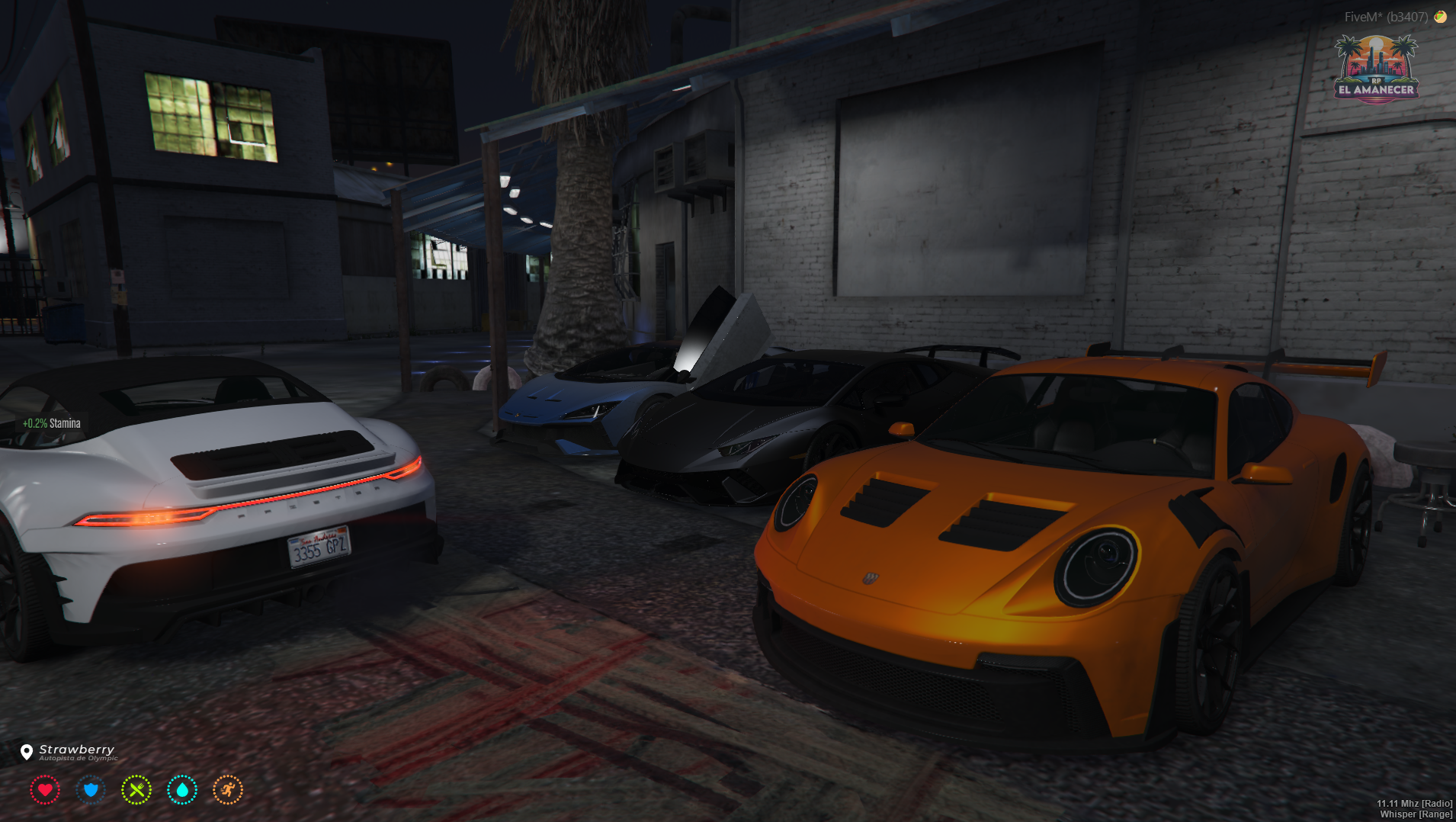Select the cyan water drop thirst icon
Viewport: 1456px width, 822px height.
click(182, 790)
